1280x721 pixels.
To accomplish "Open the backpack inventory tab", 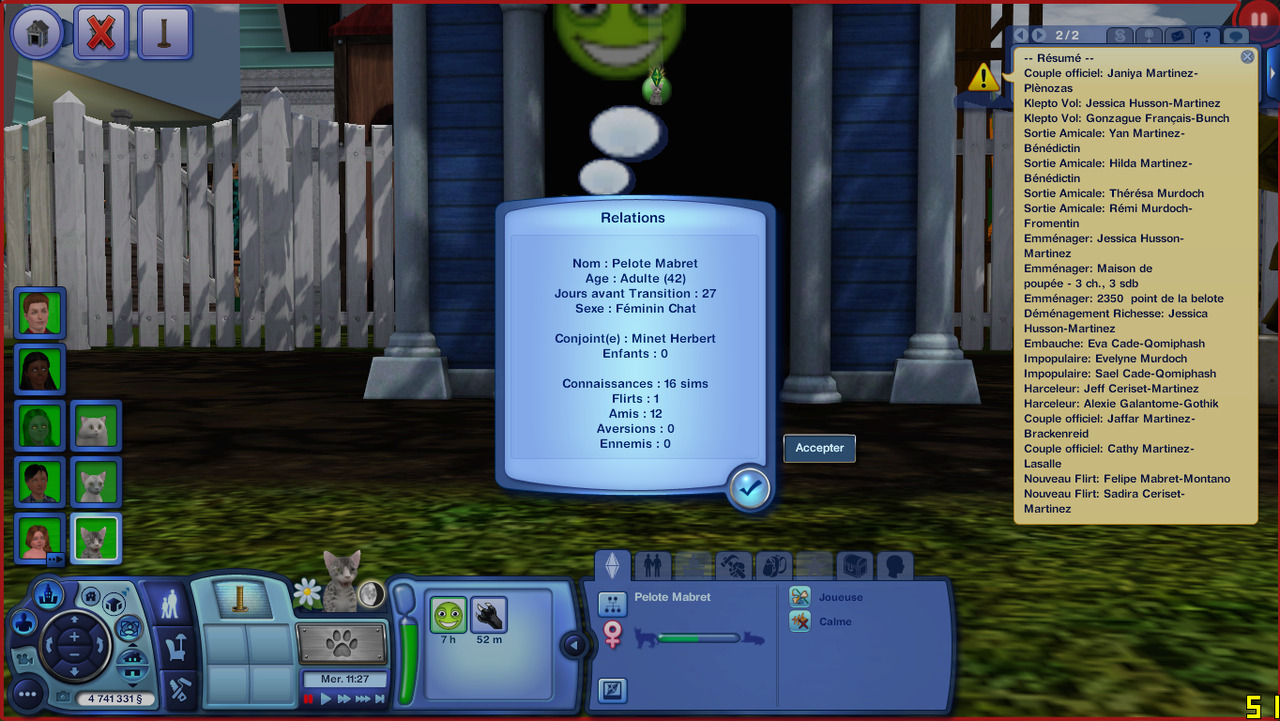I will pos(773,566).
